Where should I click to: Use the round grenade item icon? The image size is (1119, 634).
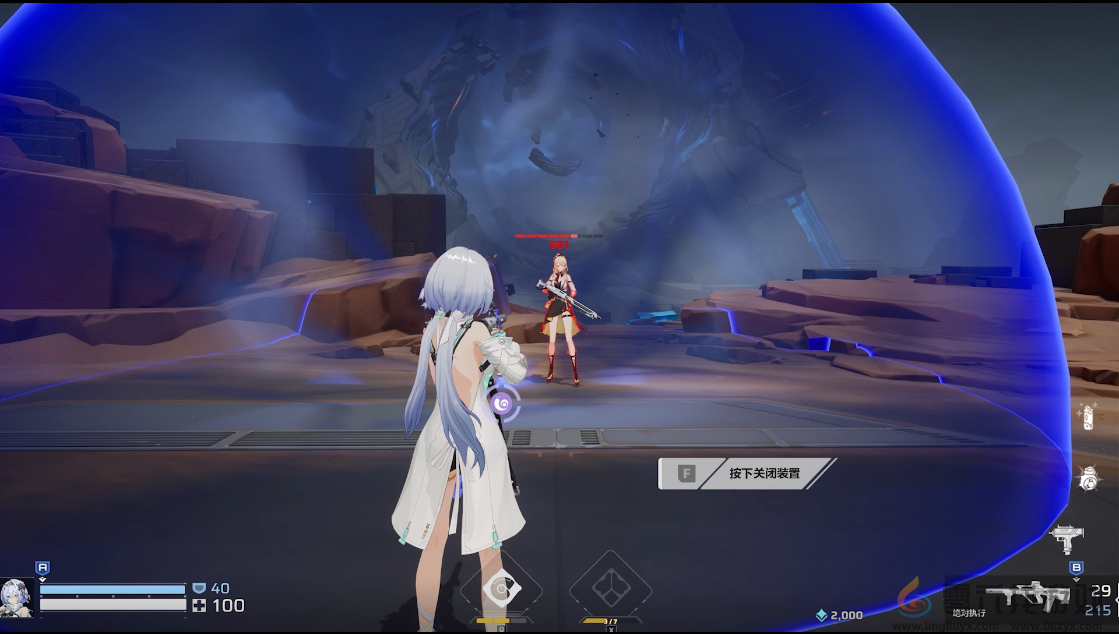(1090, 480)
